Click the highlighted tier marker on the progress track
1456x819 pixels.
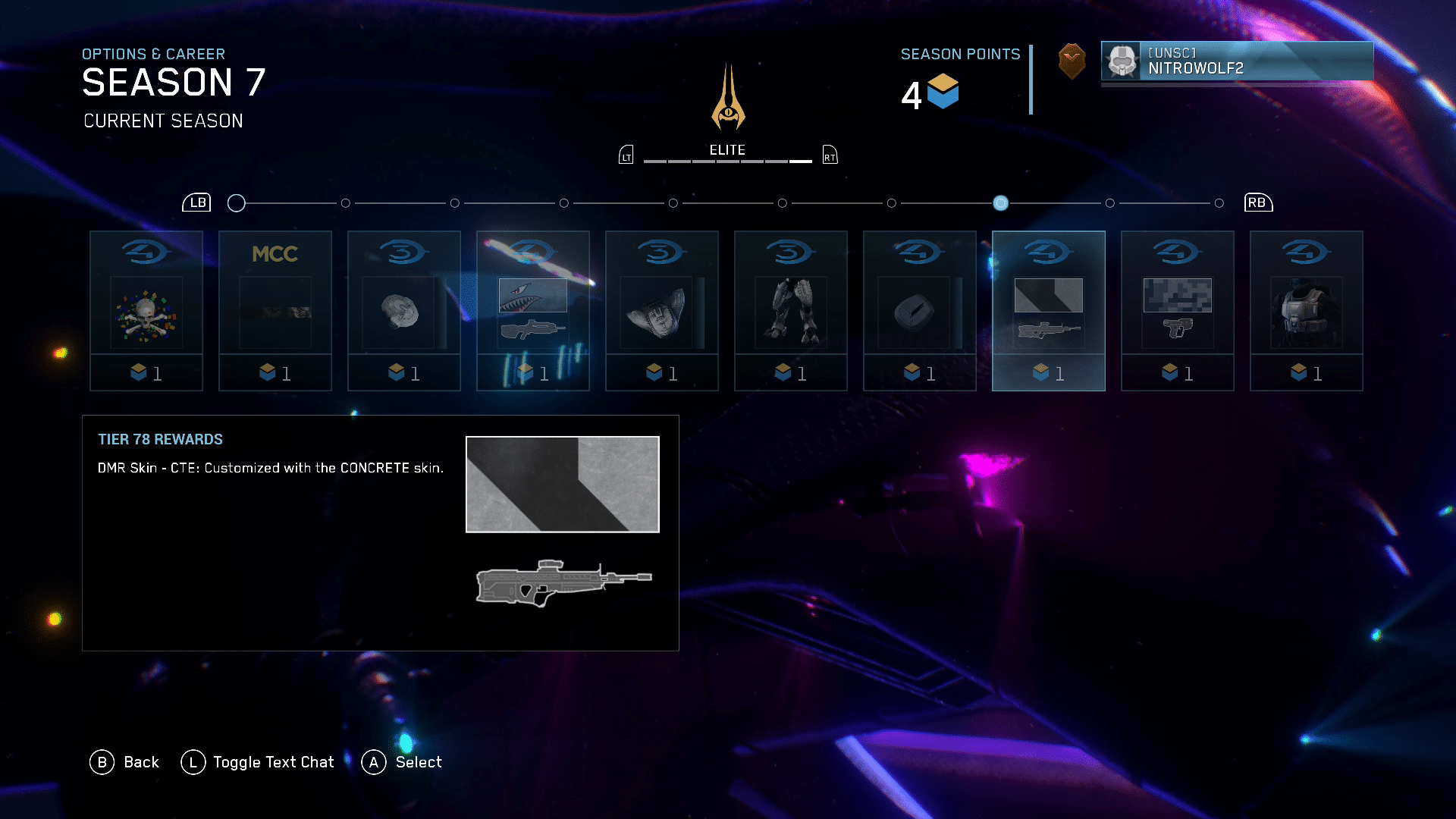(1001, 203)
